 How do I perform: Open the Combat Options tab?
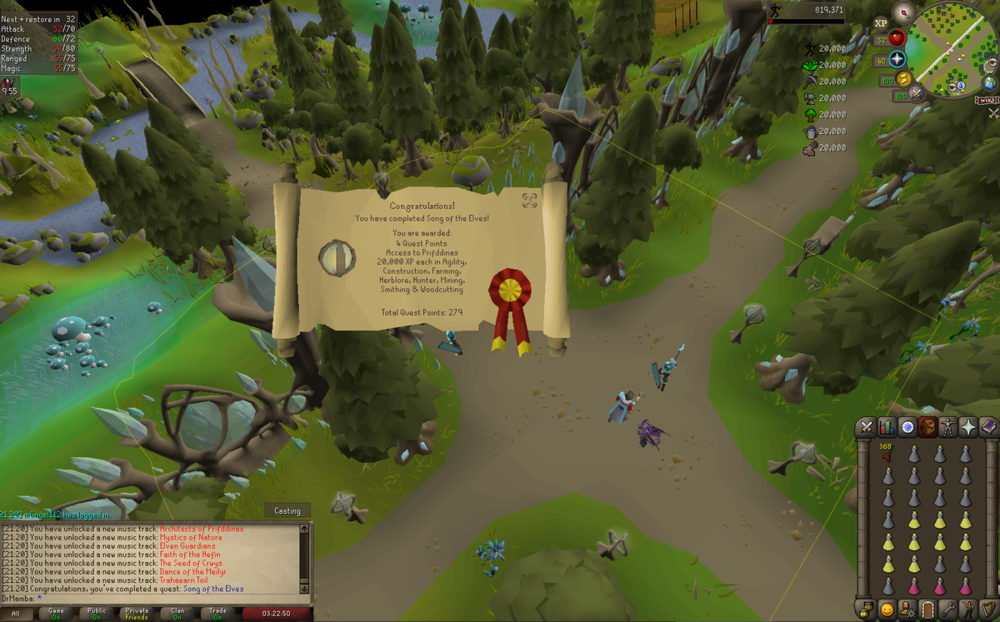(x=866, y=427)
